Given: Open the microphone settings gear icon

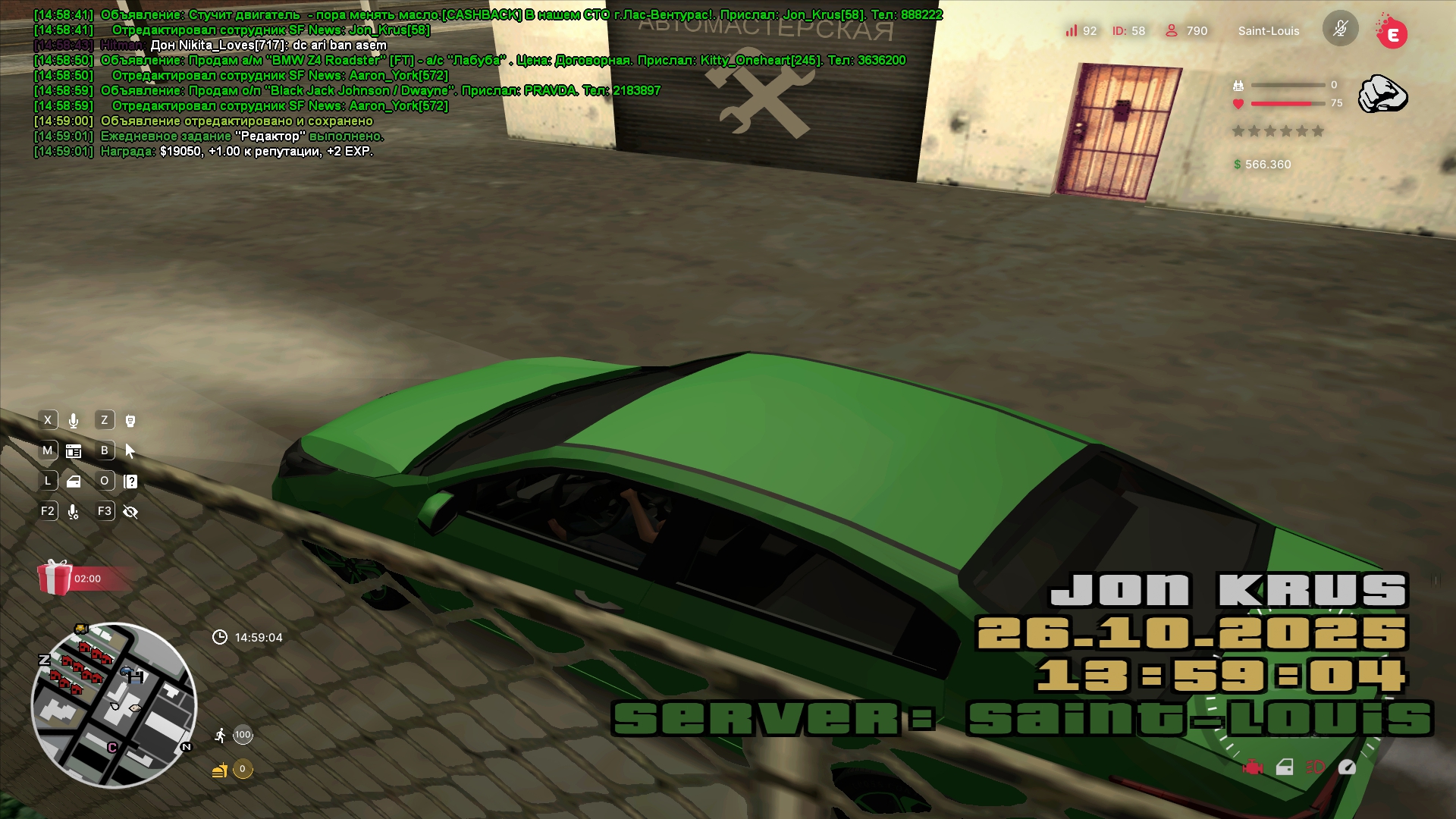Looking at the screenshot, I should point(74,512).
